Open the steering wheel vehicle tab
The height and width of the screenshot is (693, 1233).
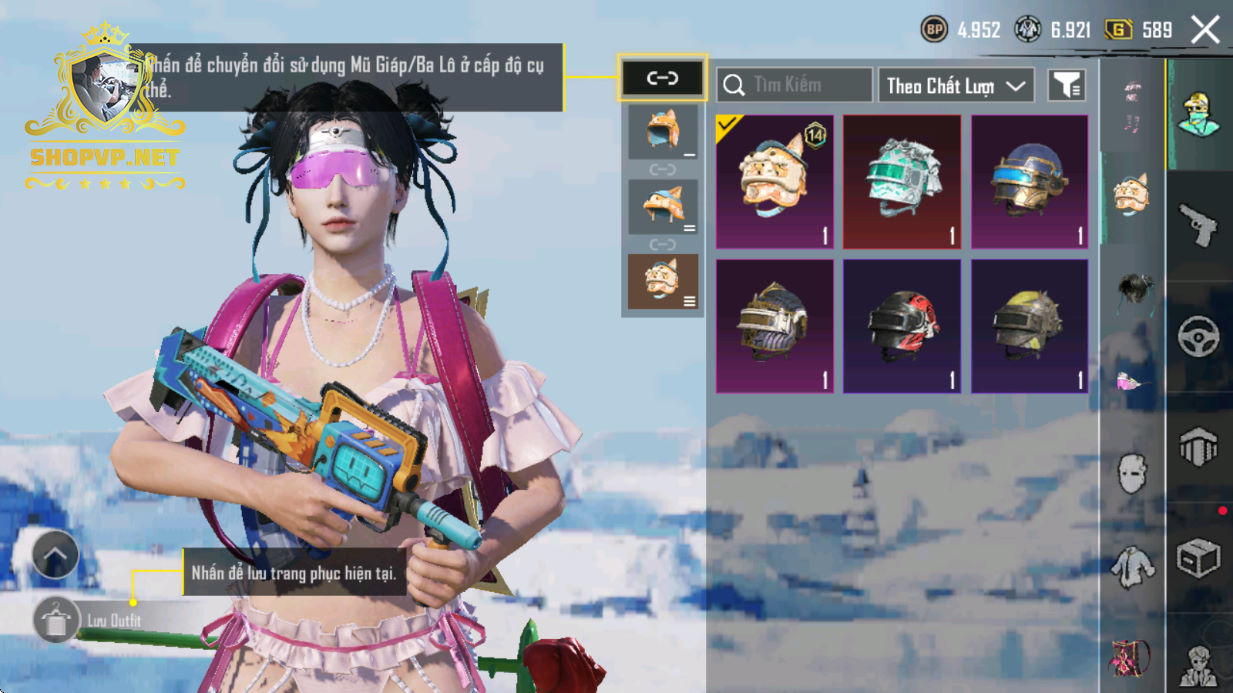[1198, 337]
